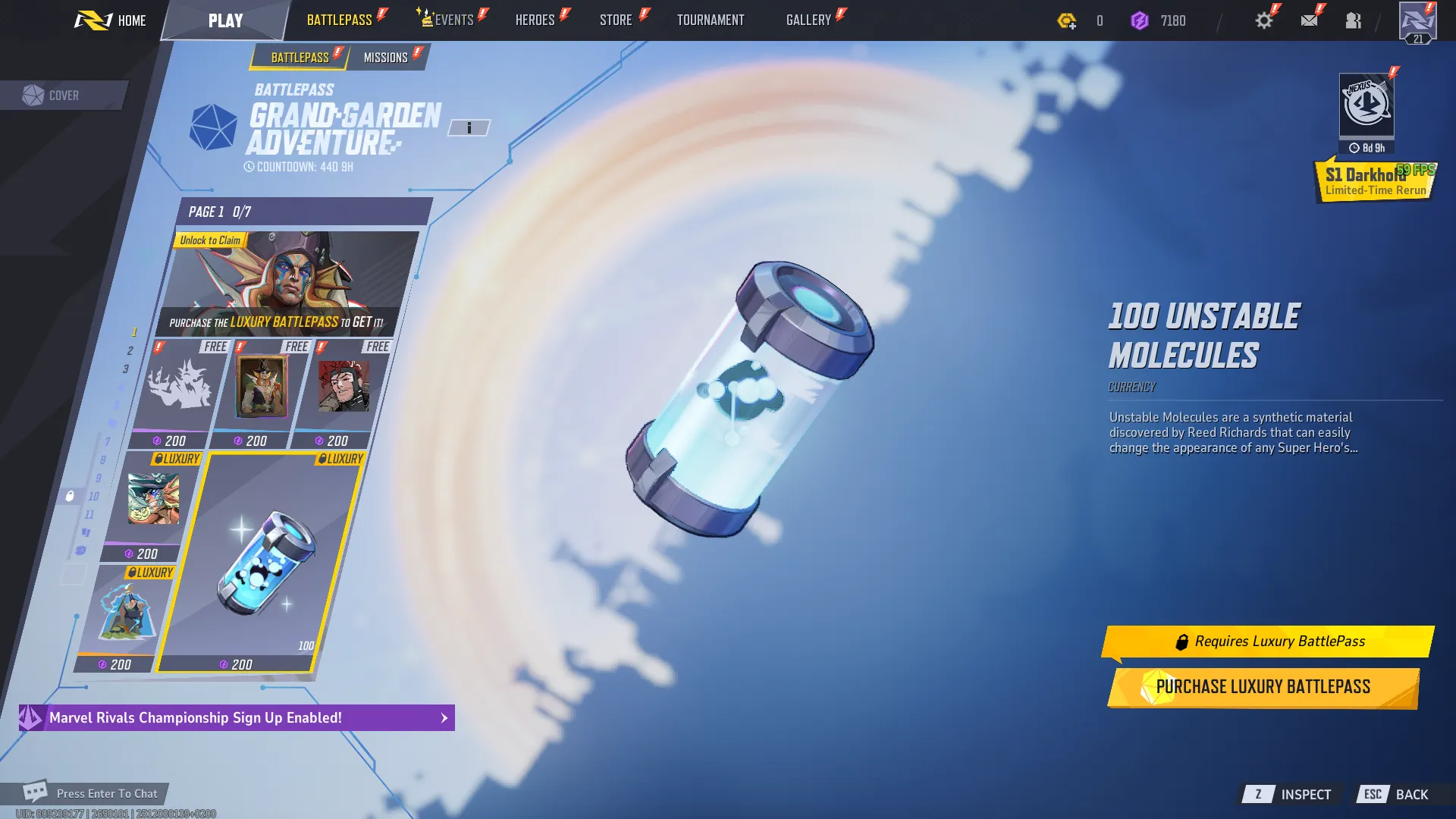Open Marvel Rivals Championship sign-up banner
This screenshot has height=819, width=1456.
237,717
